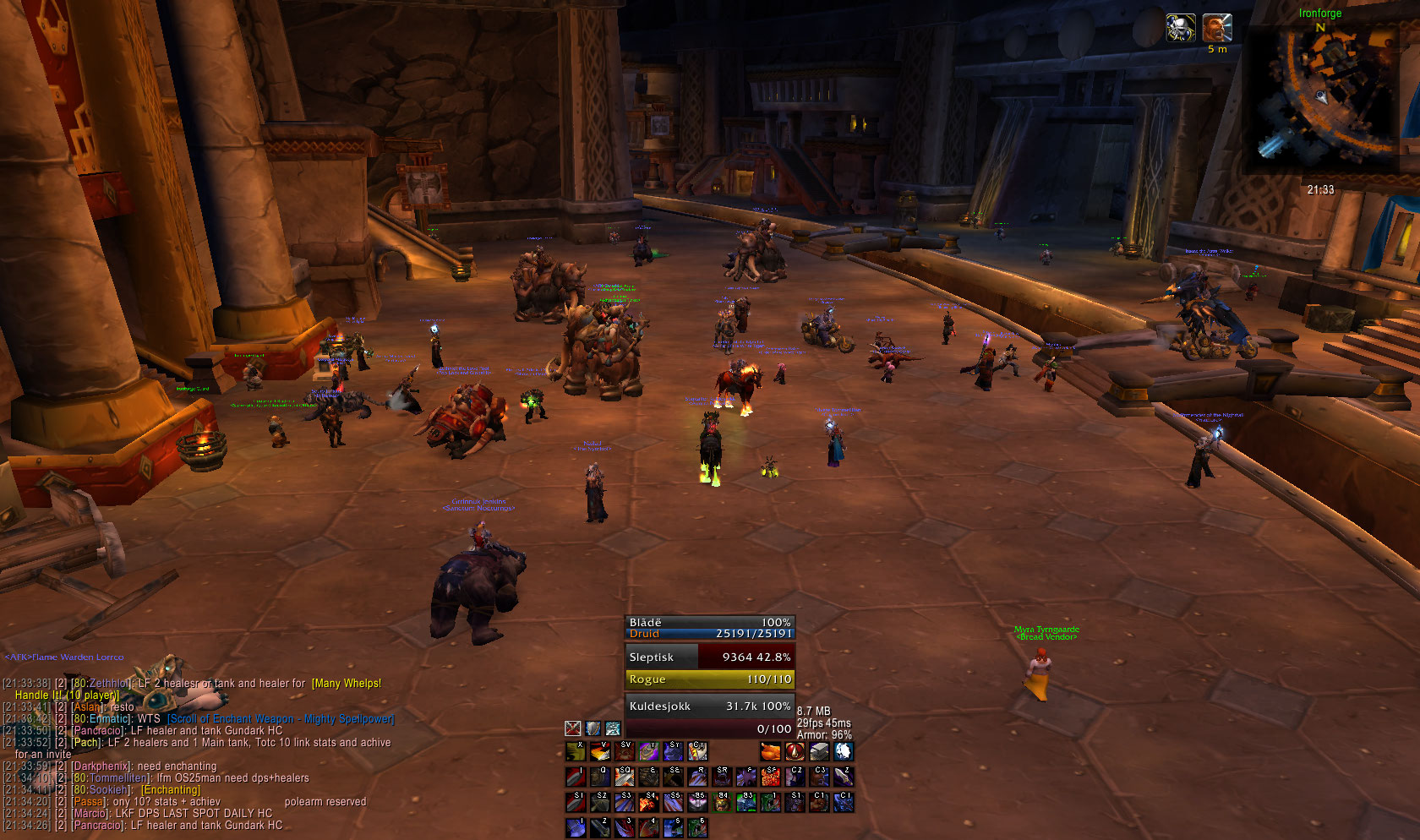Use the white gem icon on action bar

(x=844, y=751)
